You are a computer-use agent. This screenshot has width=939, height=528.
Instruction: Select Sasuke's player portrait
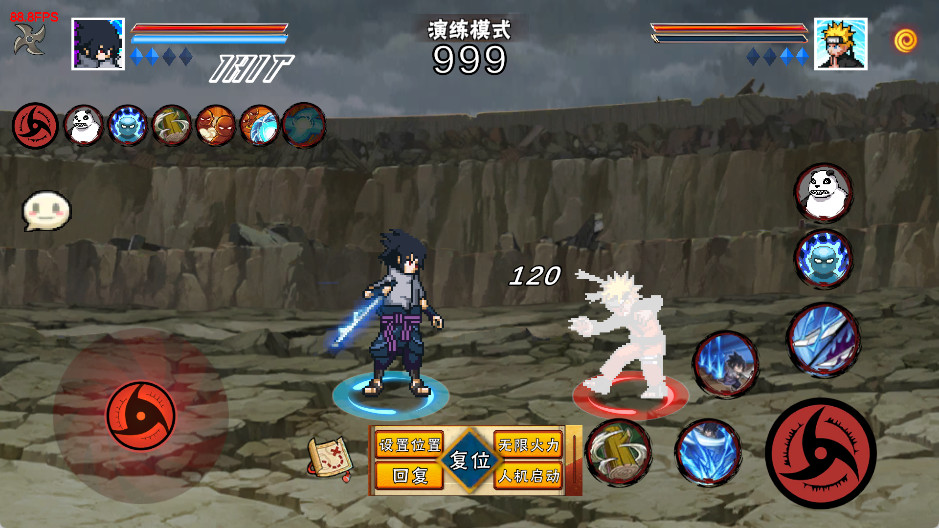point(98,44)
